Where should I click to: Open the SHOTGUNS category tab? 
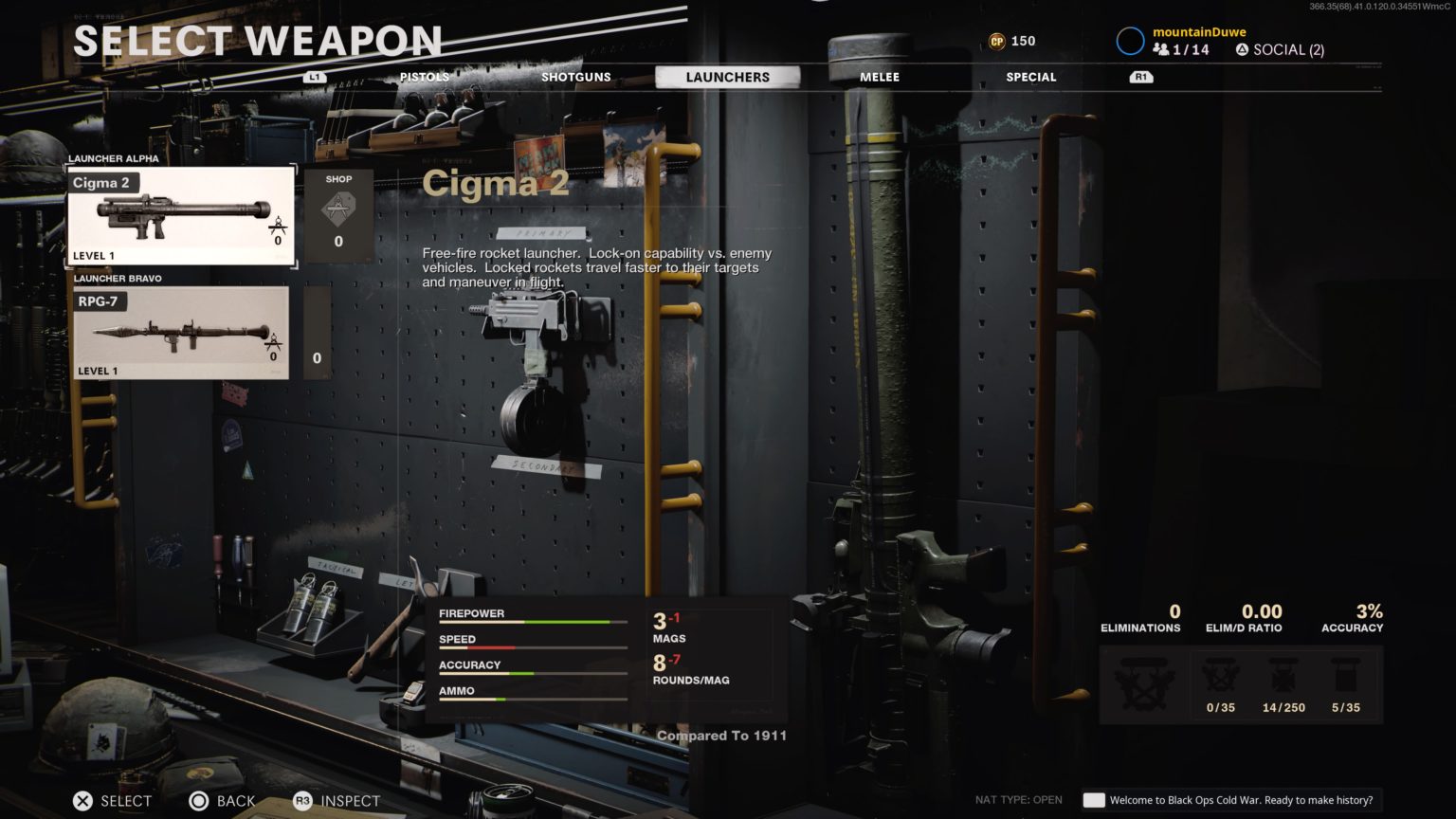(x=574, y=77)
